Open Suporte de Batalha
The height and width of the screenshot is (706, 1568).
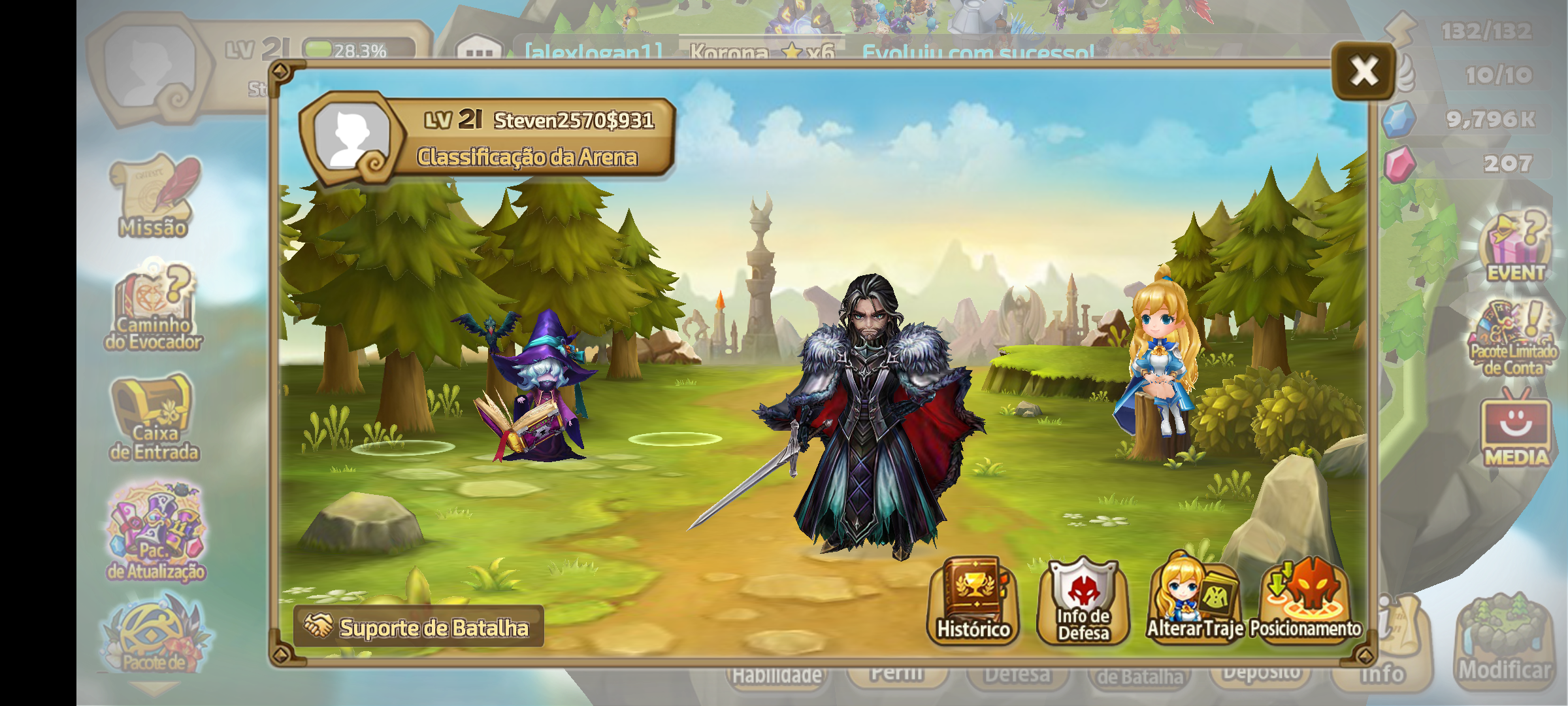tap(419, 627)
